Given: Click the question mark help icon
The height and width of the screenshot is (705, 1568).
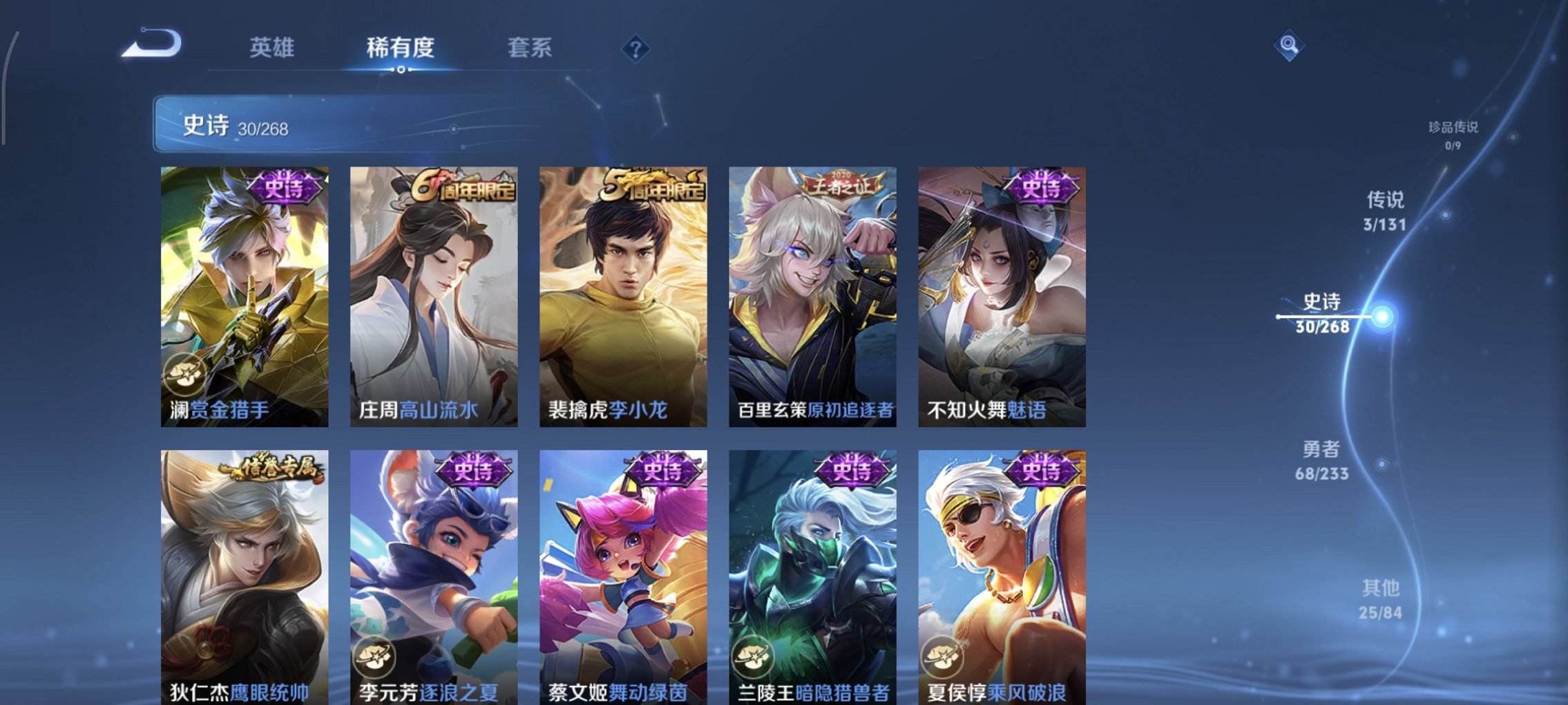Looking at the screenshot, I should click(x=637, y=48).
